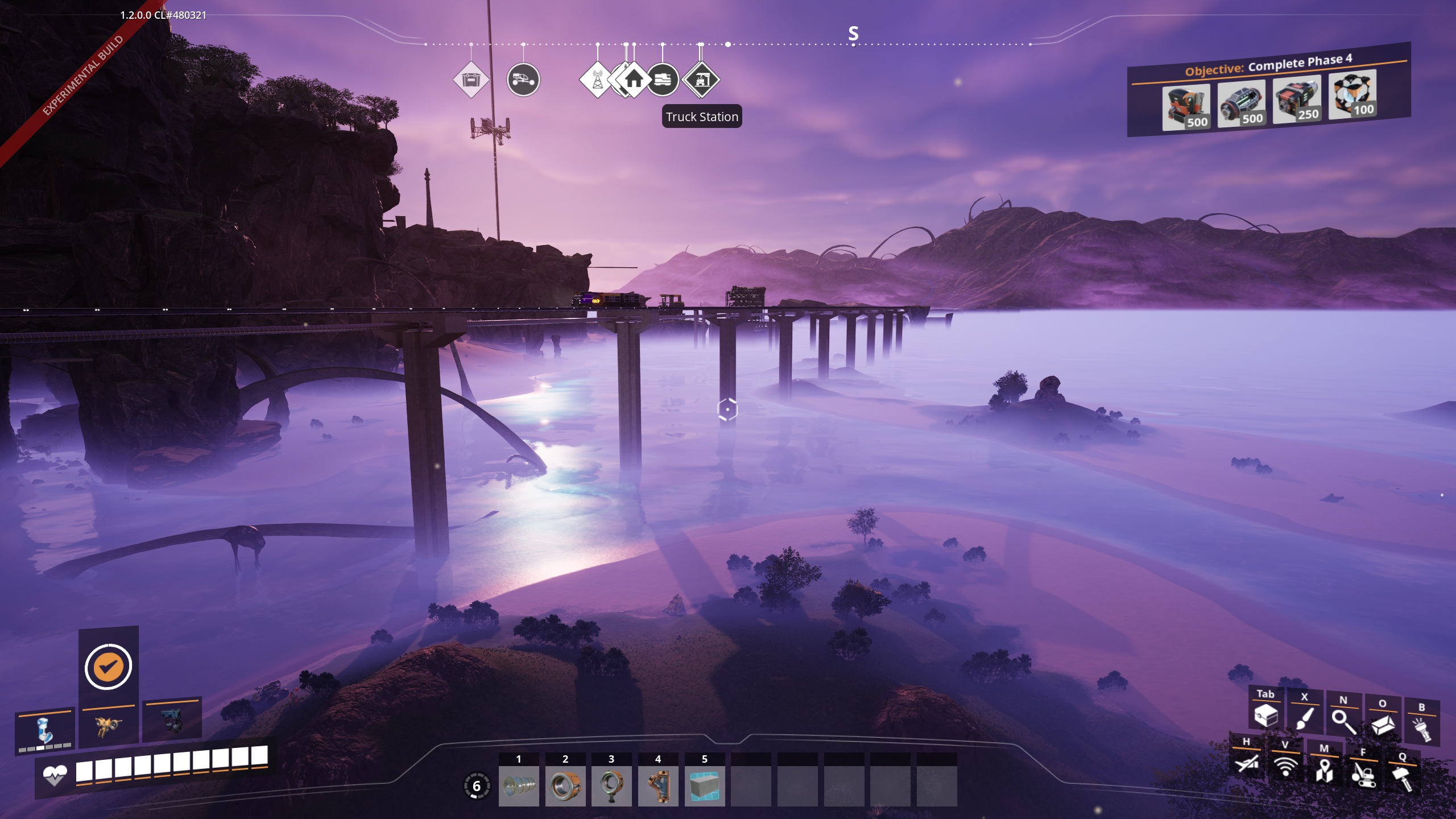Open the inventory chest icon
Image resolution: width=1456 pixels, height=819 pixels.
[x=1265, y=715]
